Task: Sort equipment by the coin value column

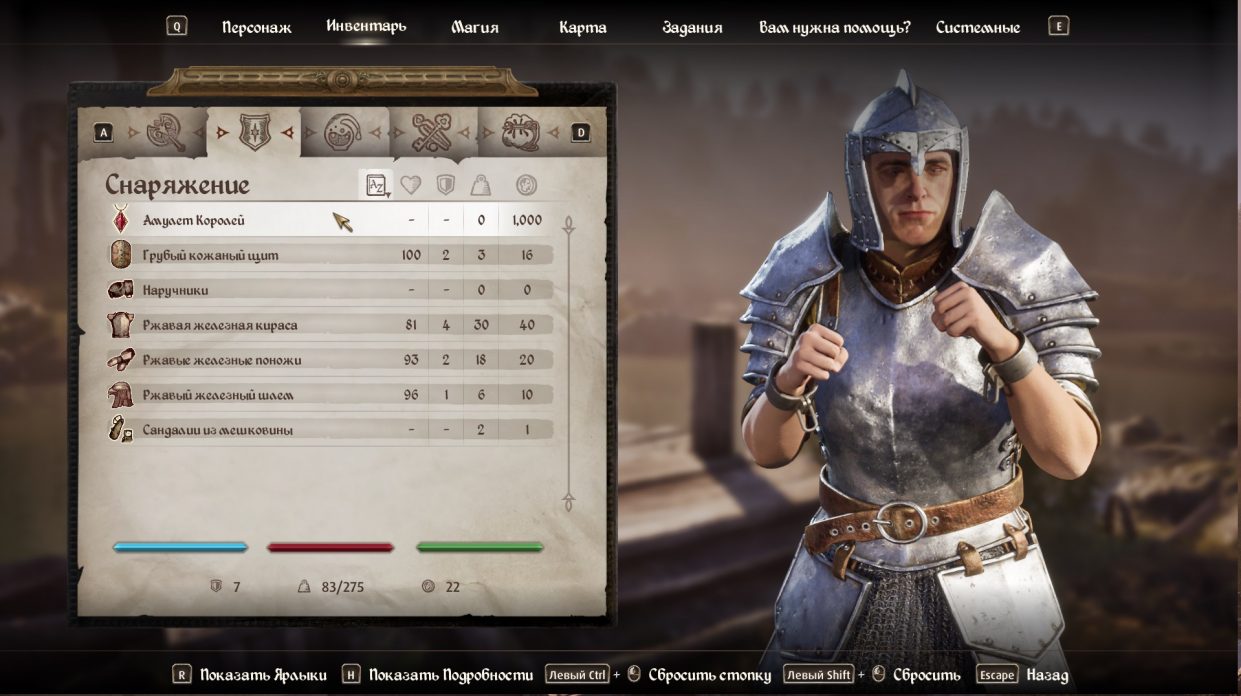Action: click(x=526, y=185)
